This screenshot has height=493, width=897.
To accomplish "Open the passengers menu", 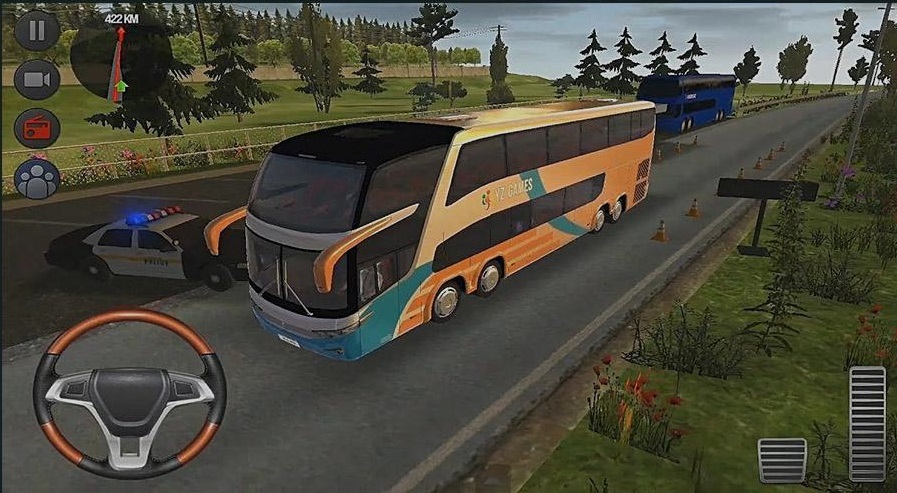I will (x=37, y=178).
